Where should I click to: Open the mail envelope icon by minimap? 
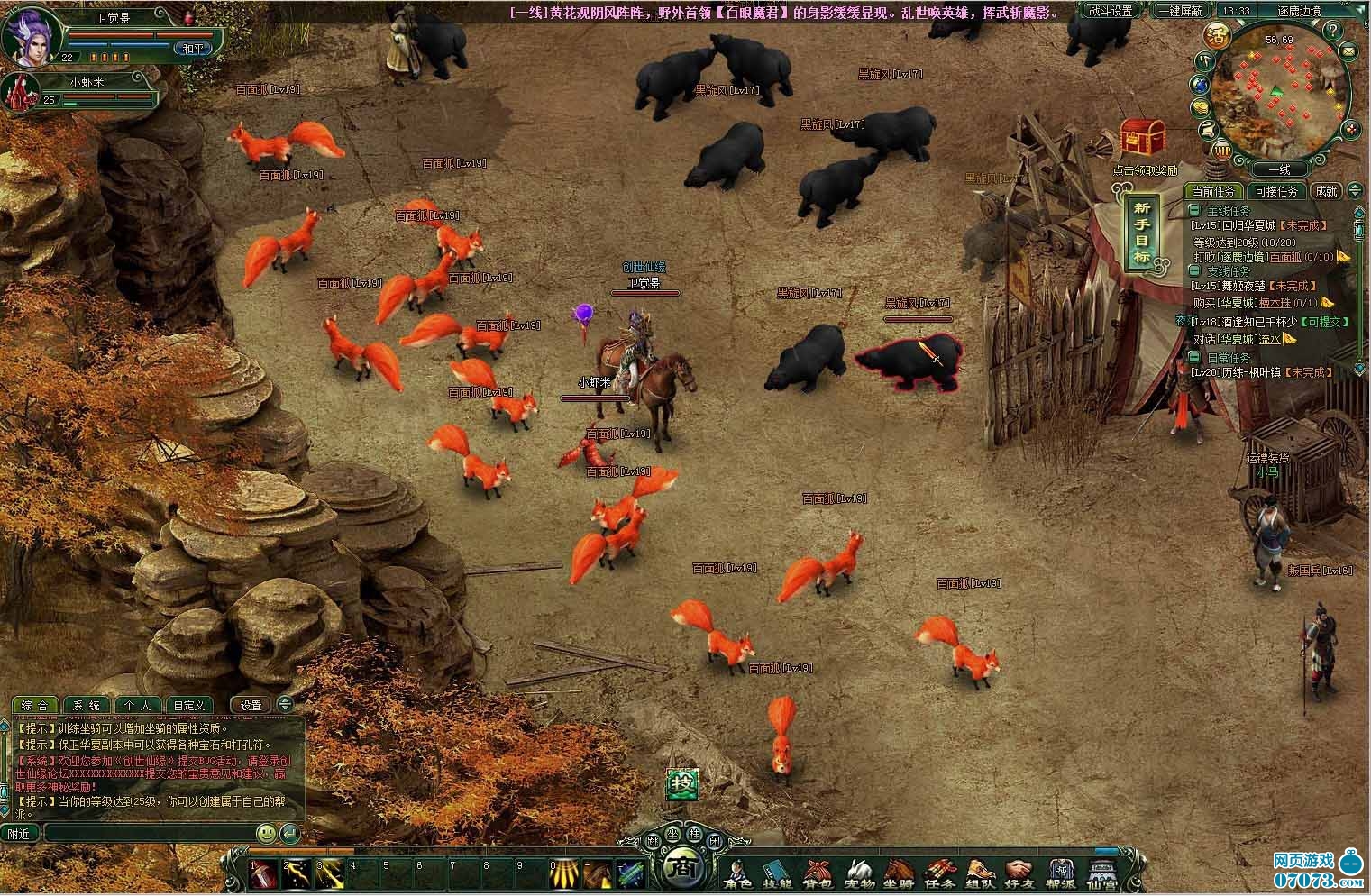[1349, 52]
